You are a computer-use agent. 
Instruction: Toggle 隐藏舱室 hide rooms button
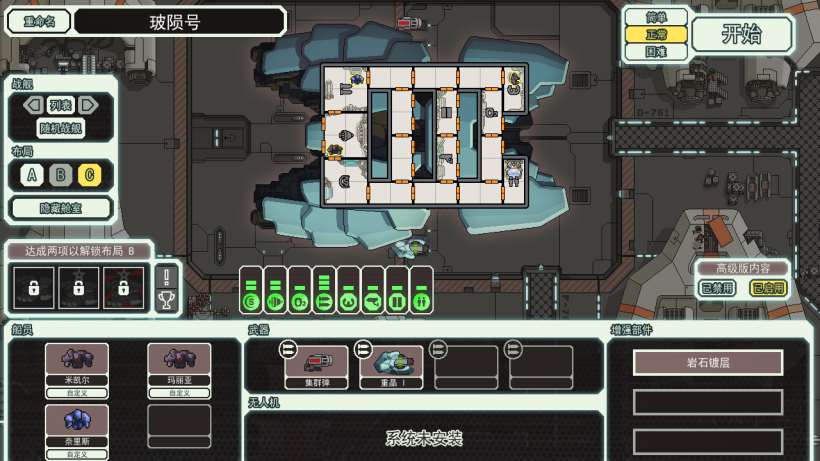click(x=61, y=208)
